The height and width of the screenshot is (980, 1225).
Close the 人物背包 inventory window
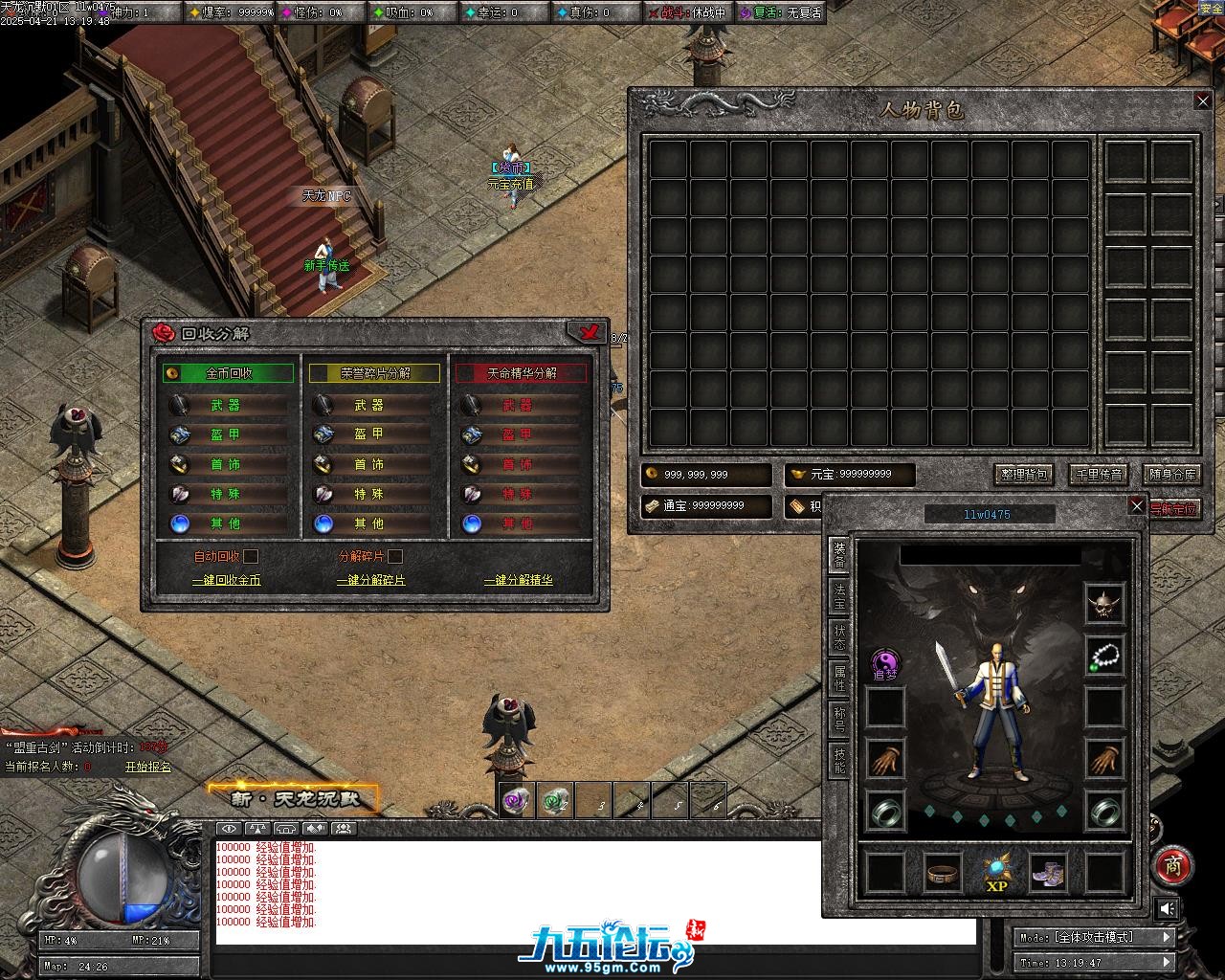(1203, 101)
